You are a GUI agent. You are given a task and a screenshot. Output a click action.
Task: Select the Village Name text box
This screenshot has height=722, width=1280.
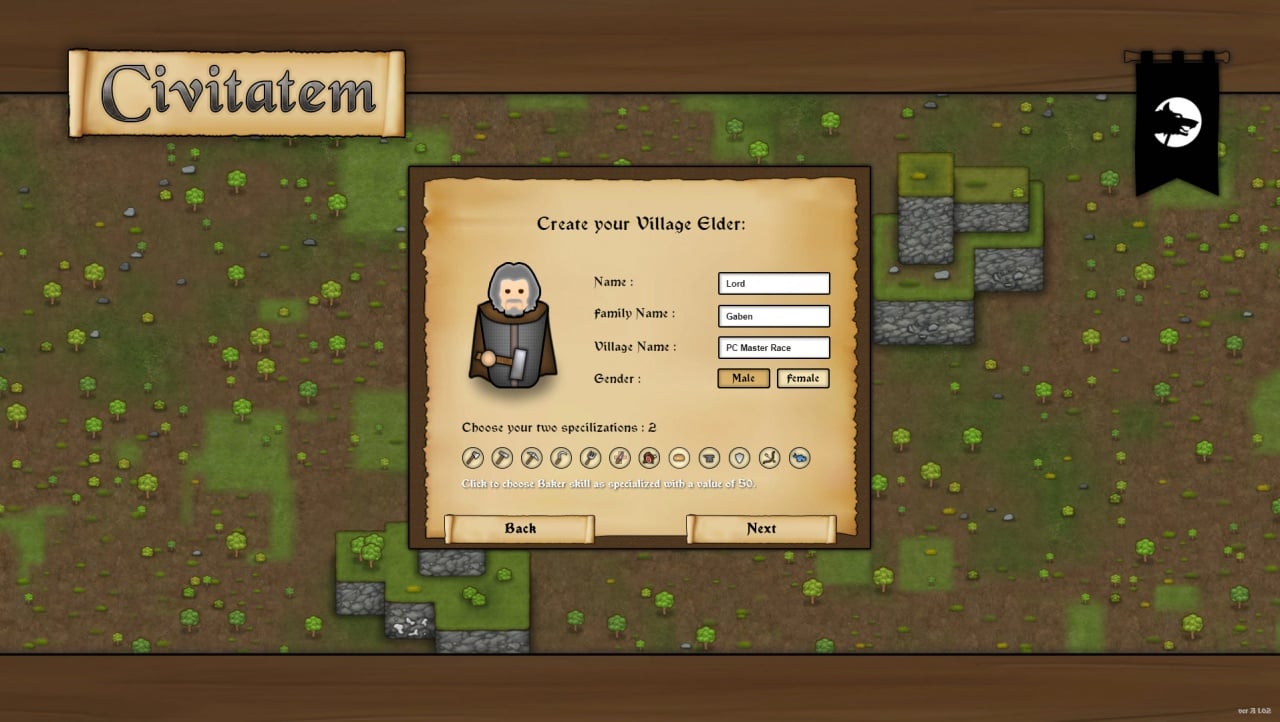click(x=773, y=348)
